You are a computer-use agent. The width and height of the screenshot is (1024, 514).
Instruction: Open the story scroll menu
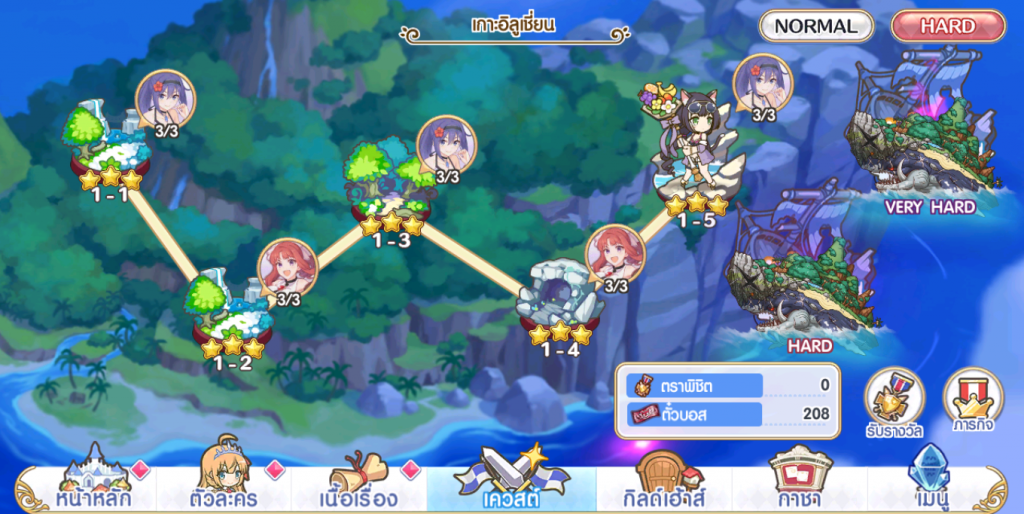pos(361,478)
